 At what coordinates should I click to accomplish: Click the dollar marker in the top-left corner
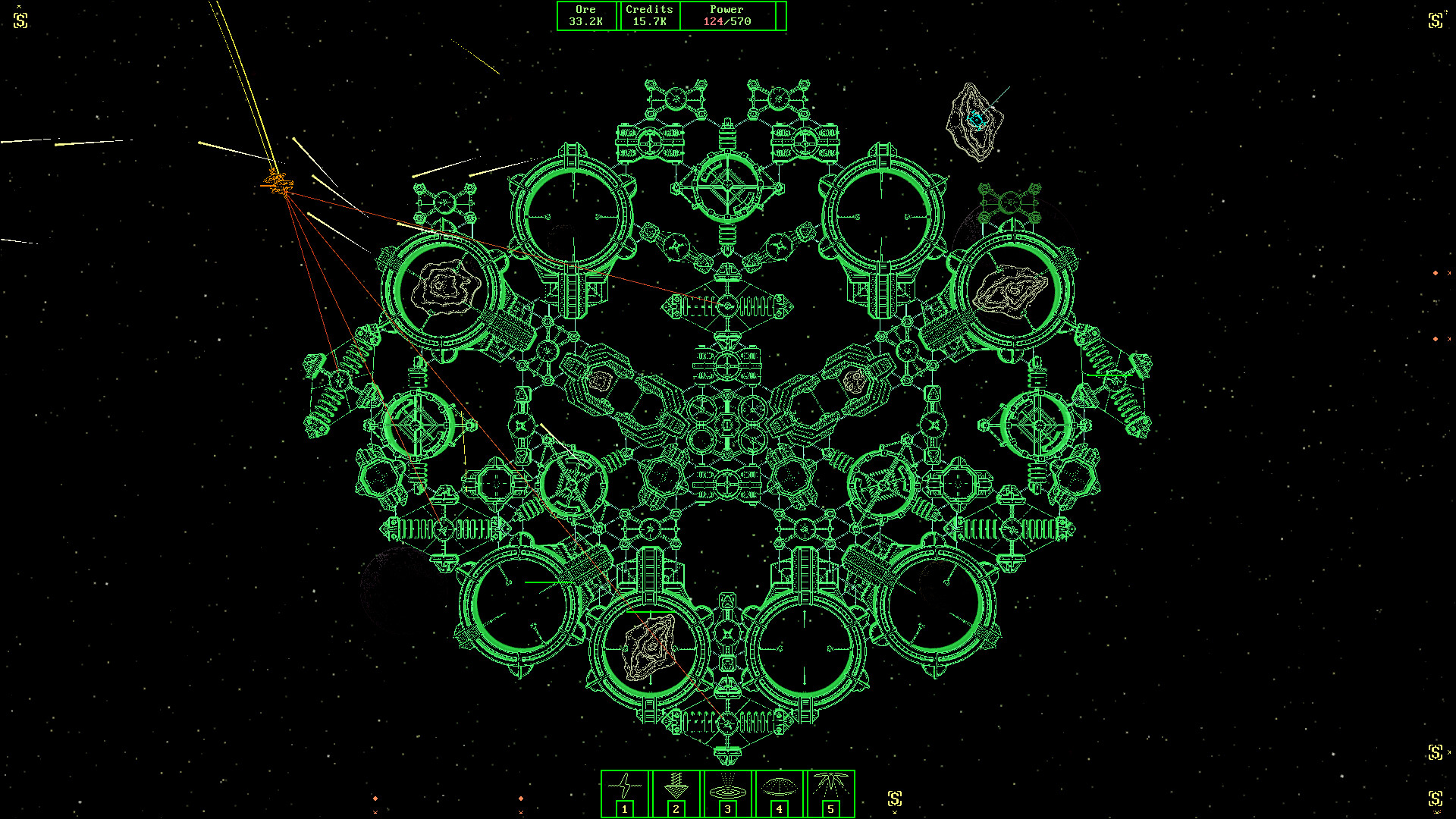21,19
